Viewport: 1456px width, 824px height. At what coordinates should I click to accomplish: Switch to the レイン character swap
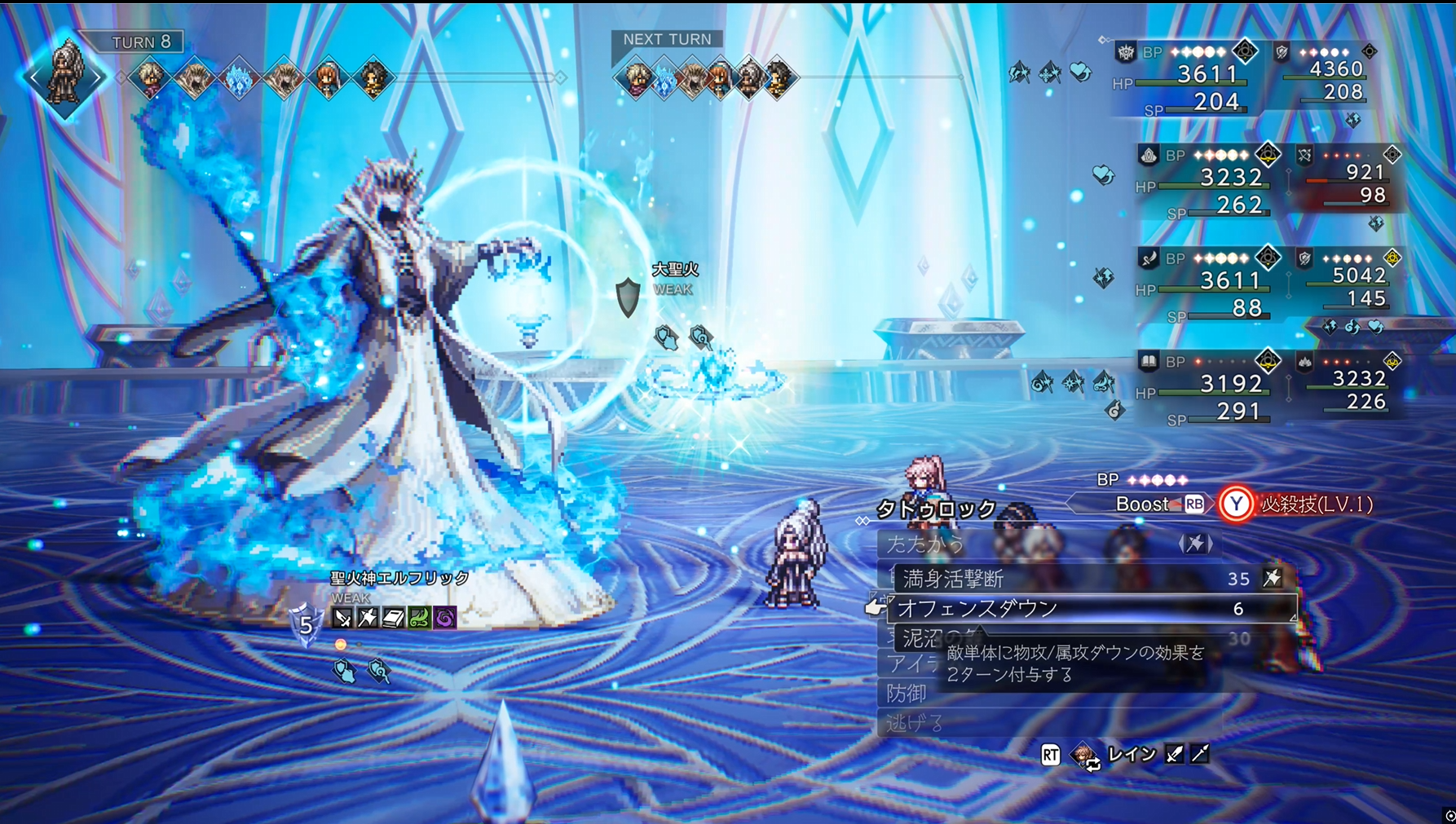1130,755
